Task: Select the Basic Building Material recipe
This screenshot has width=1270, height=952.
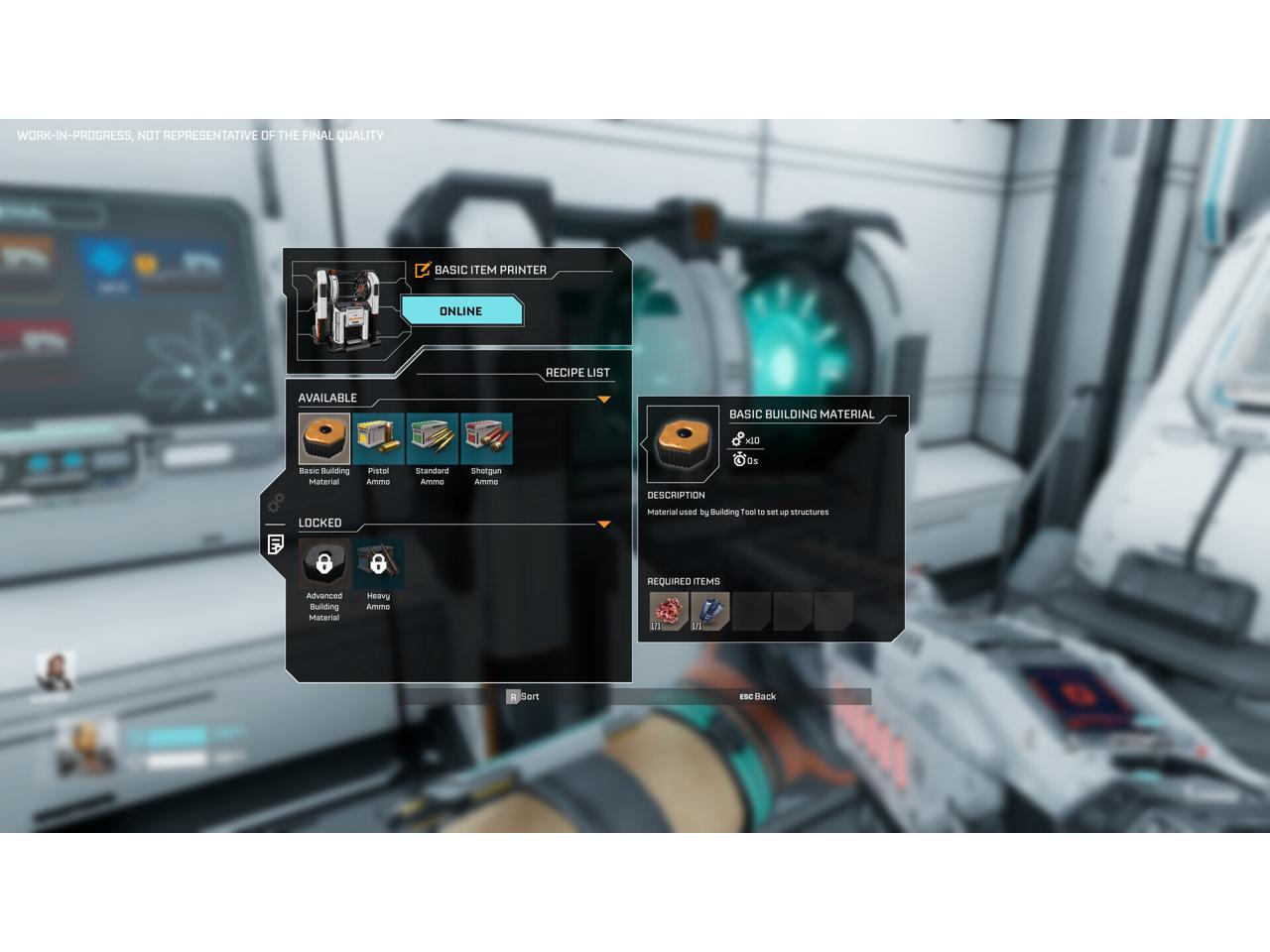Action: coord(324,439)
